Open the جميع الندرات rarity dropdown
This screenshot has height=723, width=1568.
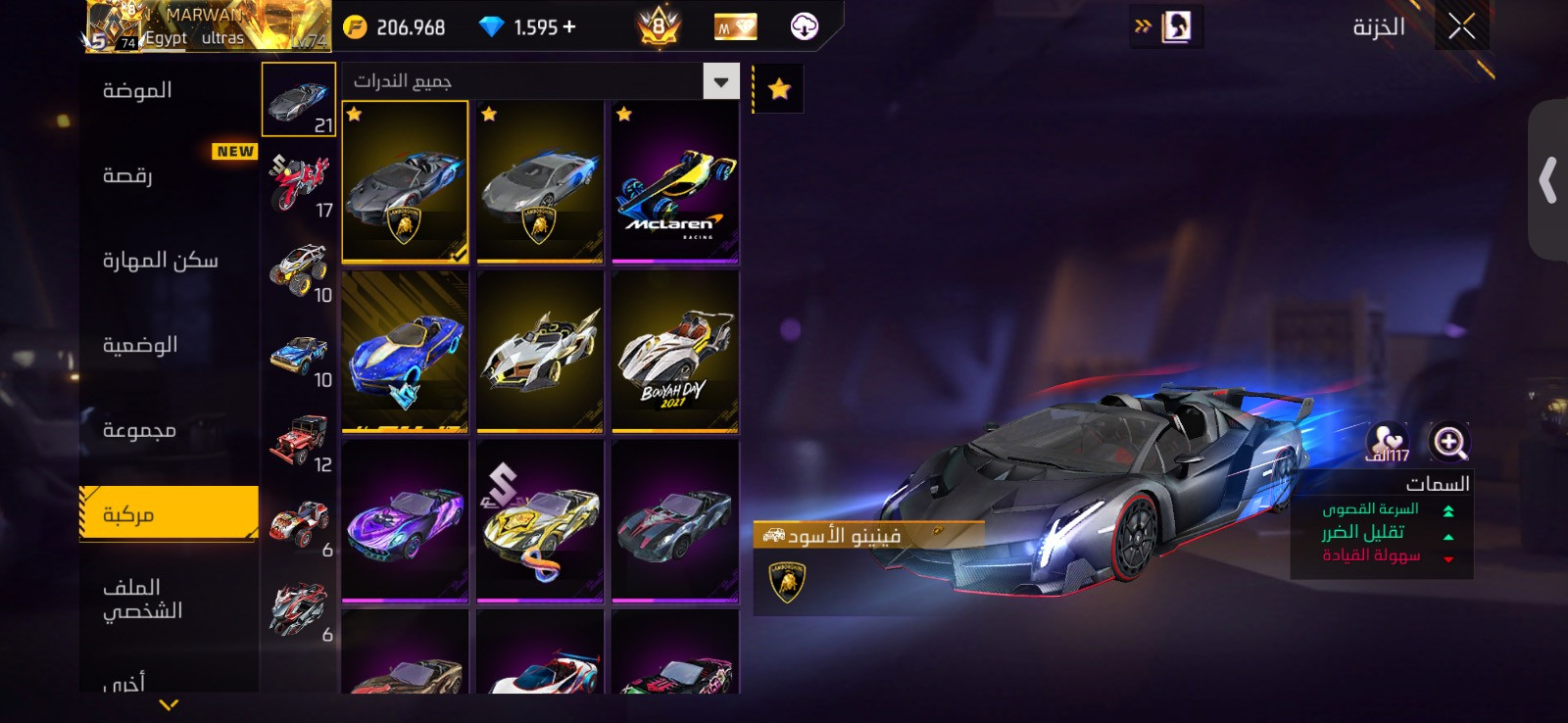coord(720,81)
